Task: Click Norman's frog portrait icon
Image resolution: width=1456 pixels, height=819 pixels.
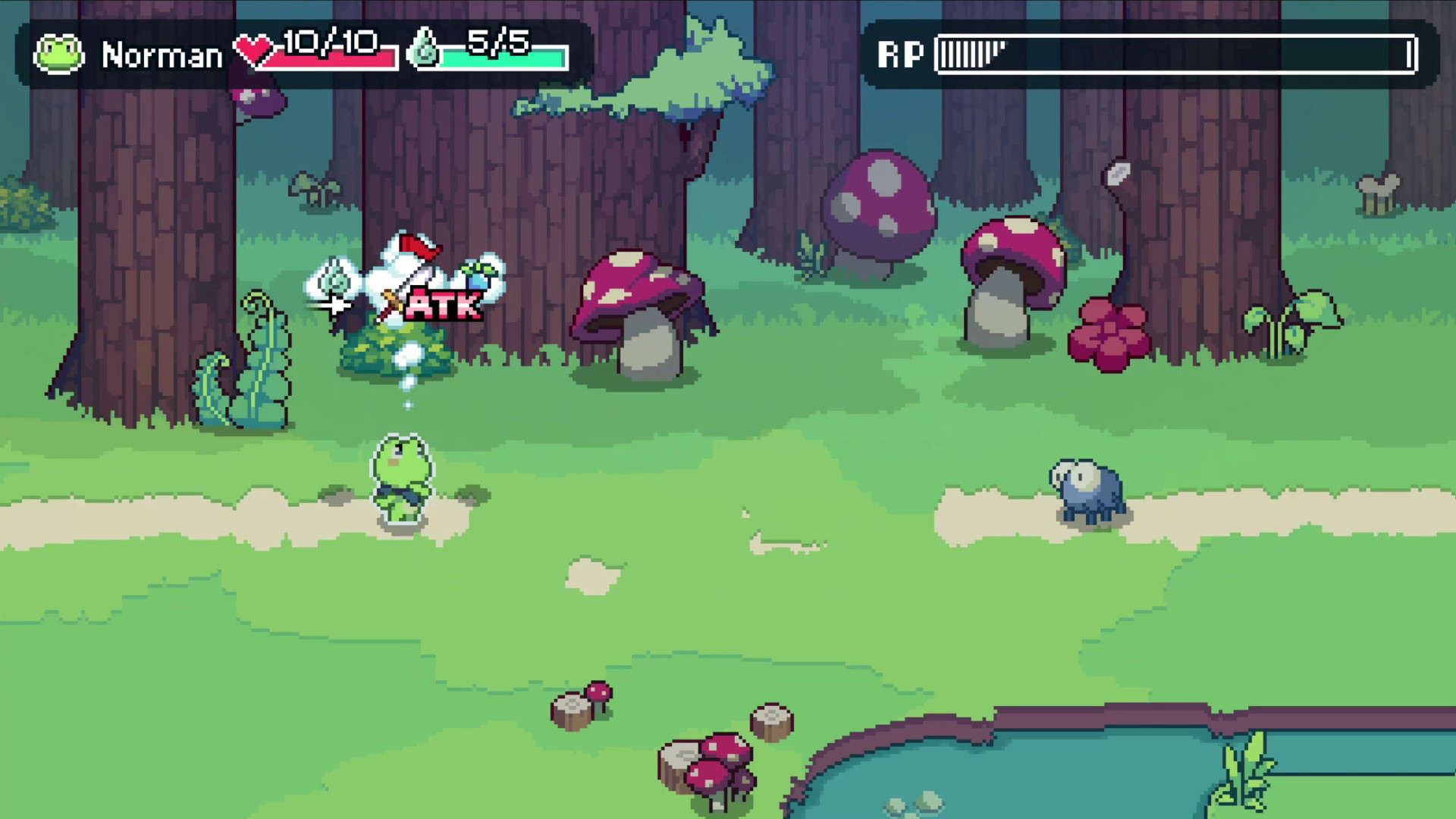Action: coord(59,53)
